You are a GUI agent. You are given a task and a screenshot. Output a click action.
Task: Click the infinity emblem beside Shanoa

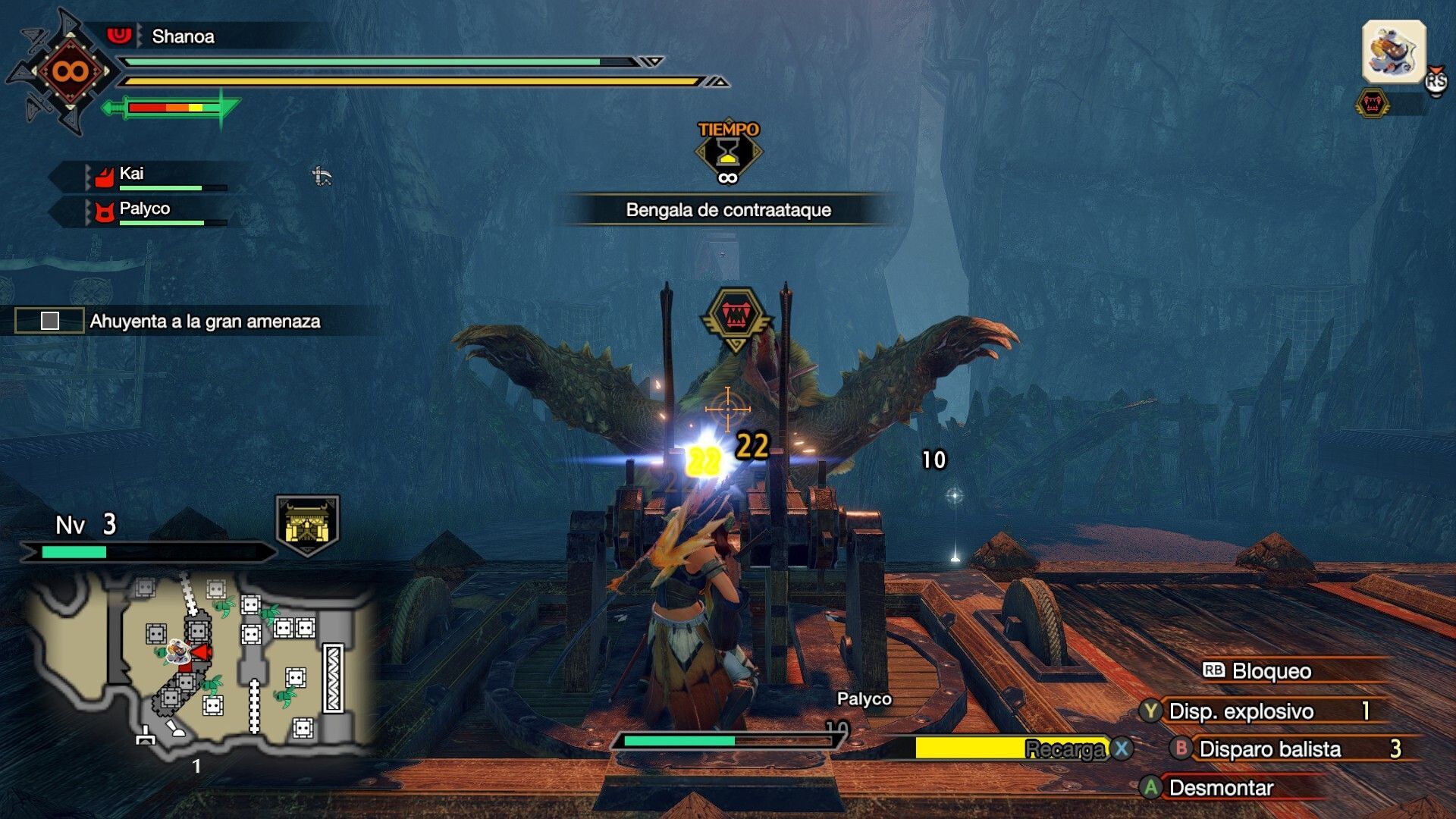click(x=70, y=72)
